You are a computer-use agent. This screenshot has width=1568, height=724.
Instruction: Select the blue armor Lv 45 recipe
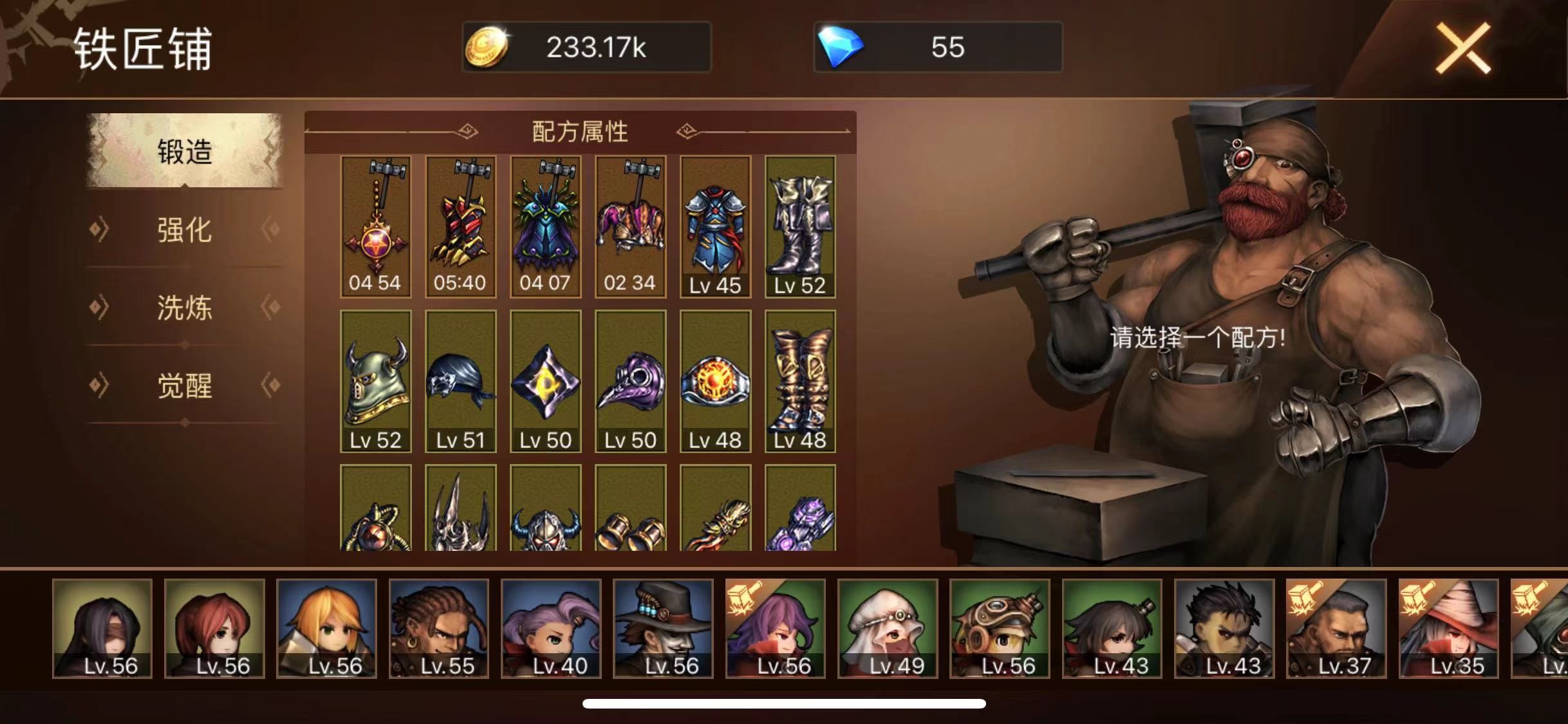[715, 227]
